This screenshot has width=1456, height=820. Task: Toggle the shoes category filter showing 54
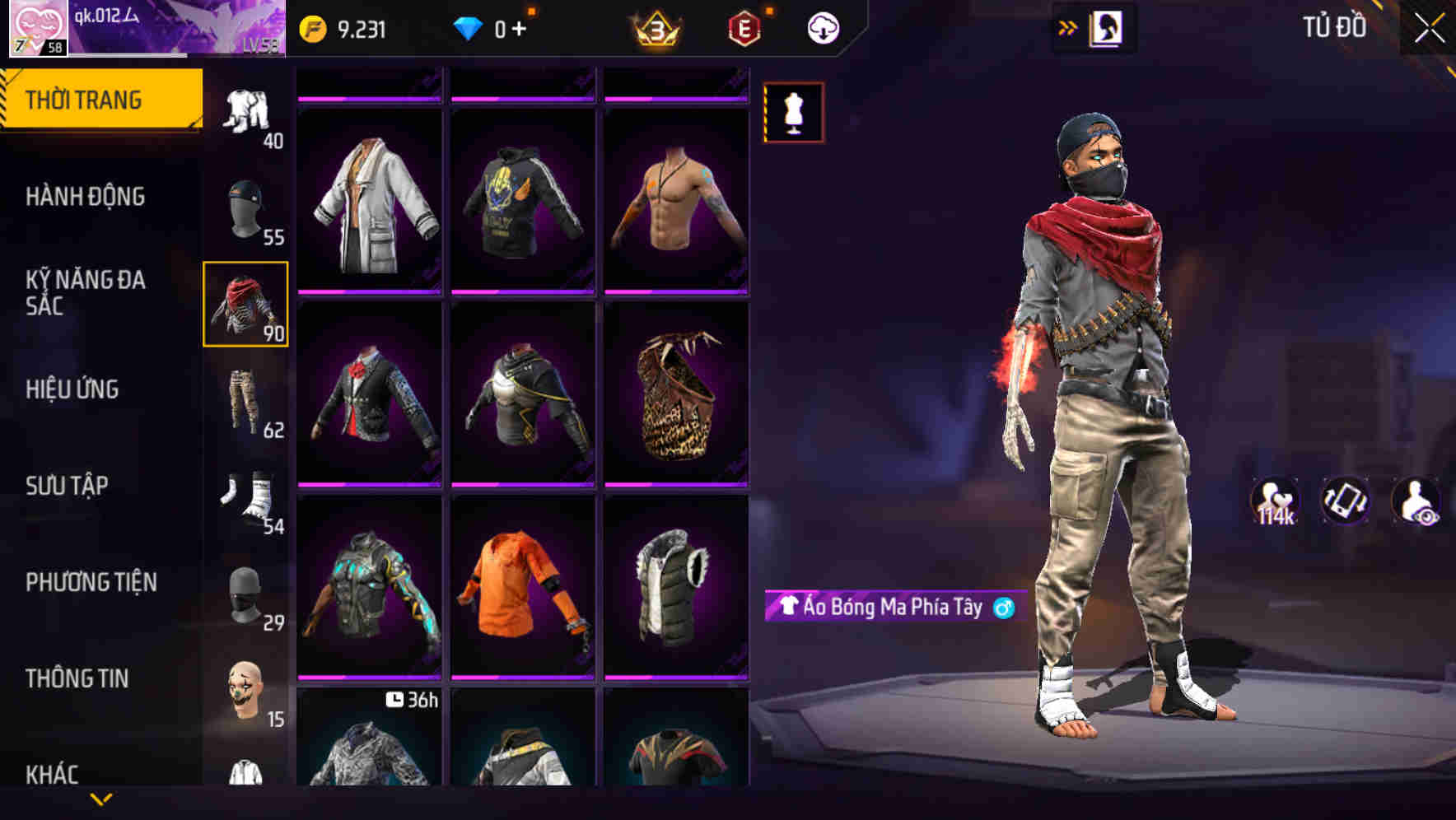click(246, 494)
